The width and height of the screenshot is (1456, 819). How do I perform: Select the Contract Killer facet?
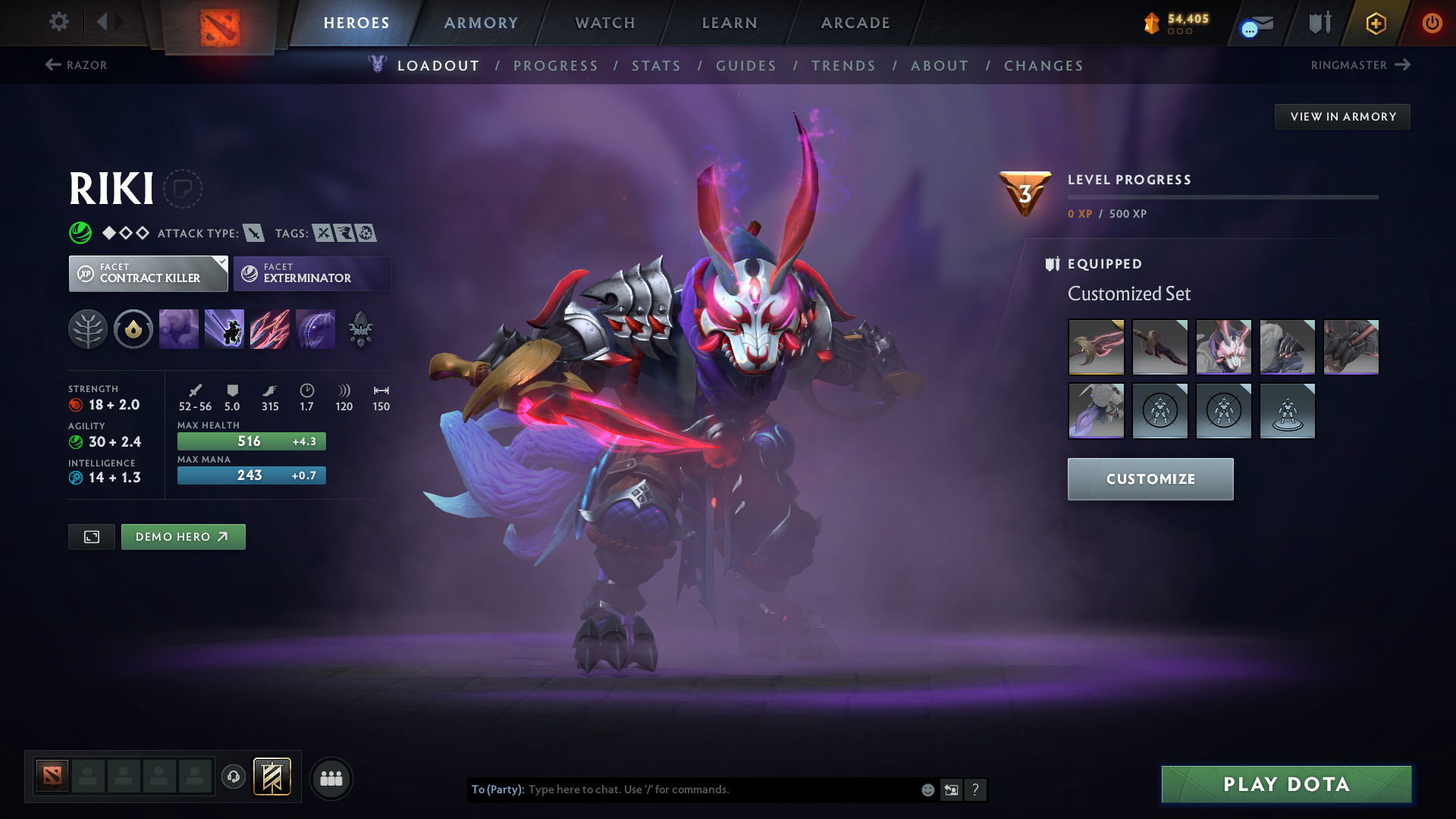[148, 273]
